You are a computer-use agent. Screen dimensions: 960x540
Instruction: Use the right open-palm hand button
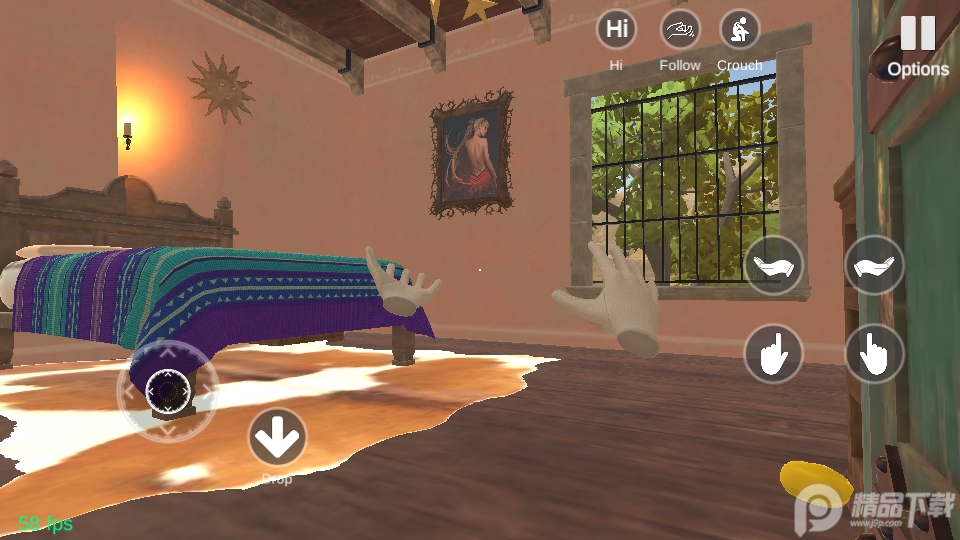click(875, 265)
